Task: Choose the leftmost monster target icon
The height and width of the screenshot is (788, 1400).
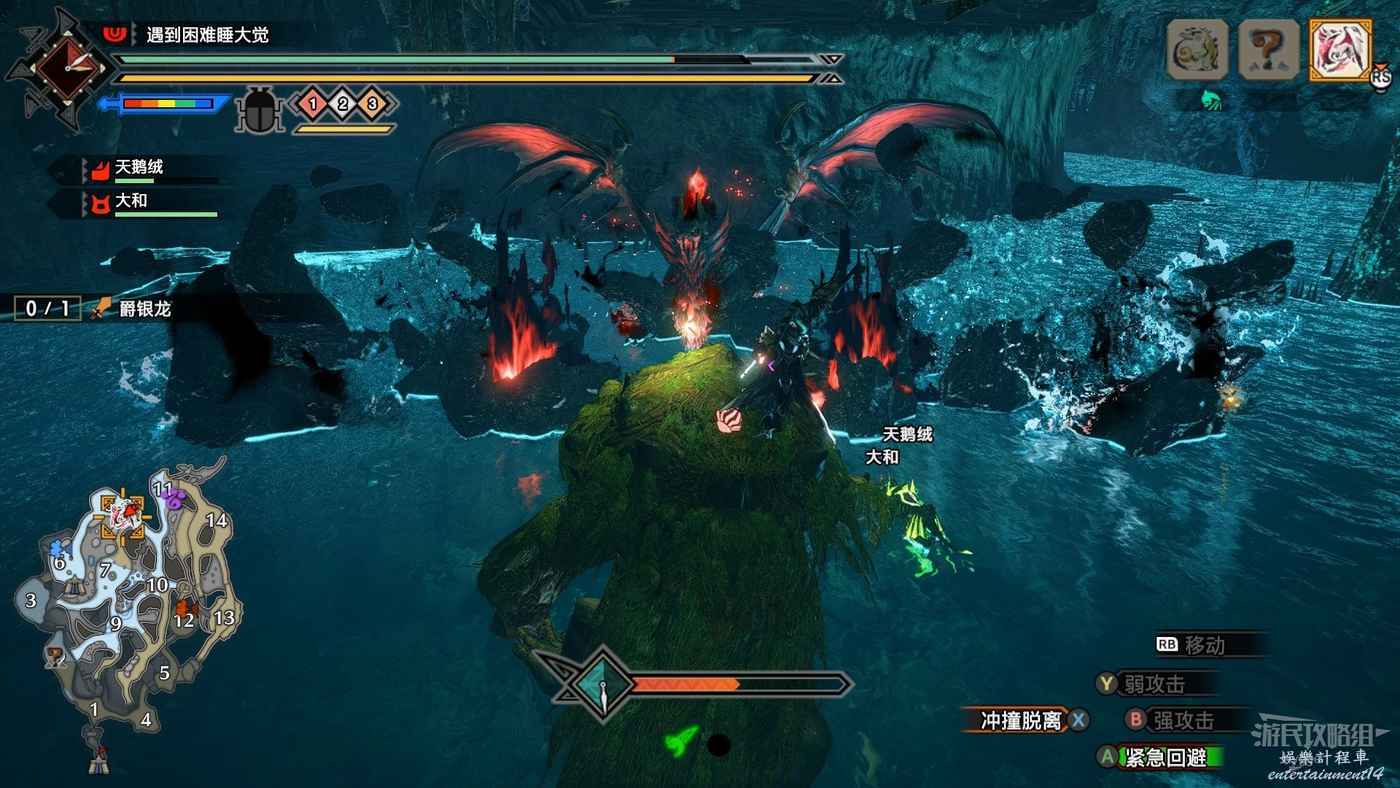Action: pos(1197,49)
